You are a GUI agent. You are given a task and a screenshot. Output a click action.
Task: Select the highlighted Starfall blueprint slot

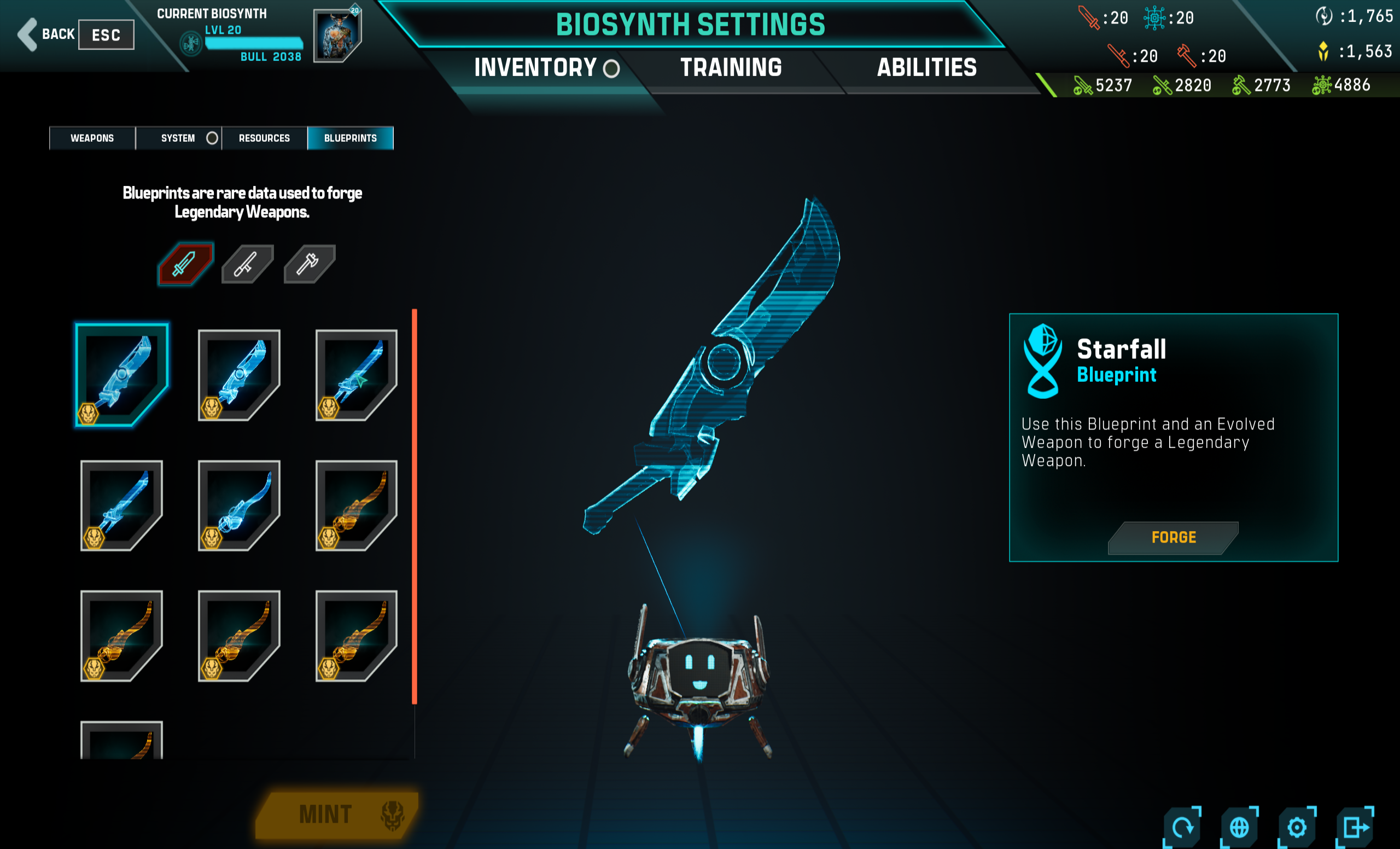(x=121, y=375)
